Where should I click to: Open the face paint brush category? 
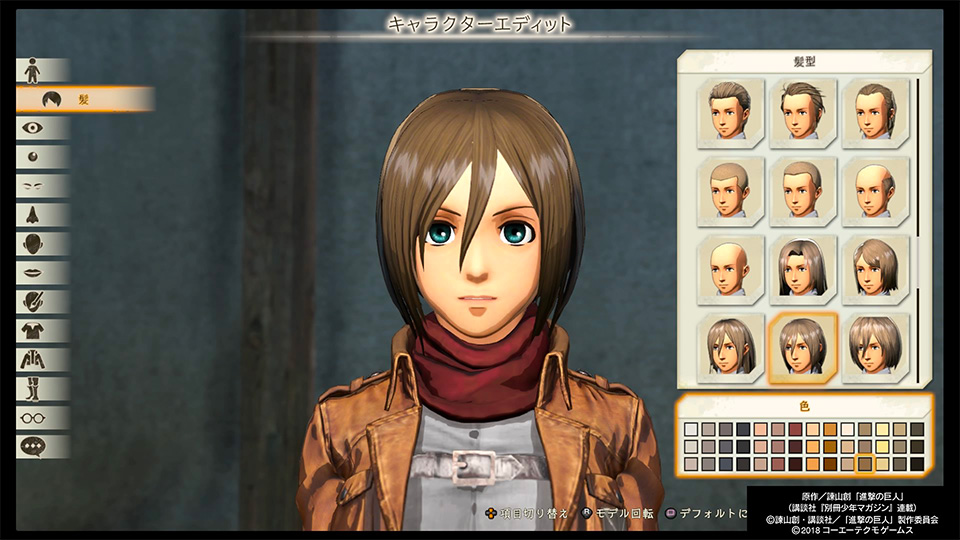tap(33, 302)
